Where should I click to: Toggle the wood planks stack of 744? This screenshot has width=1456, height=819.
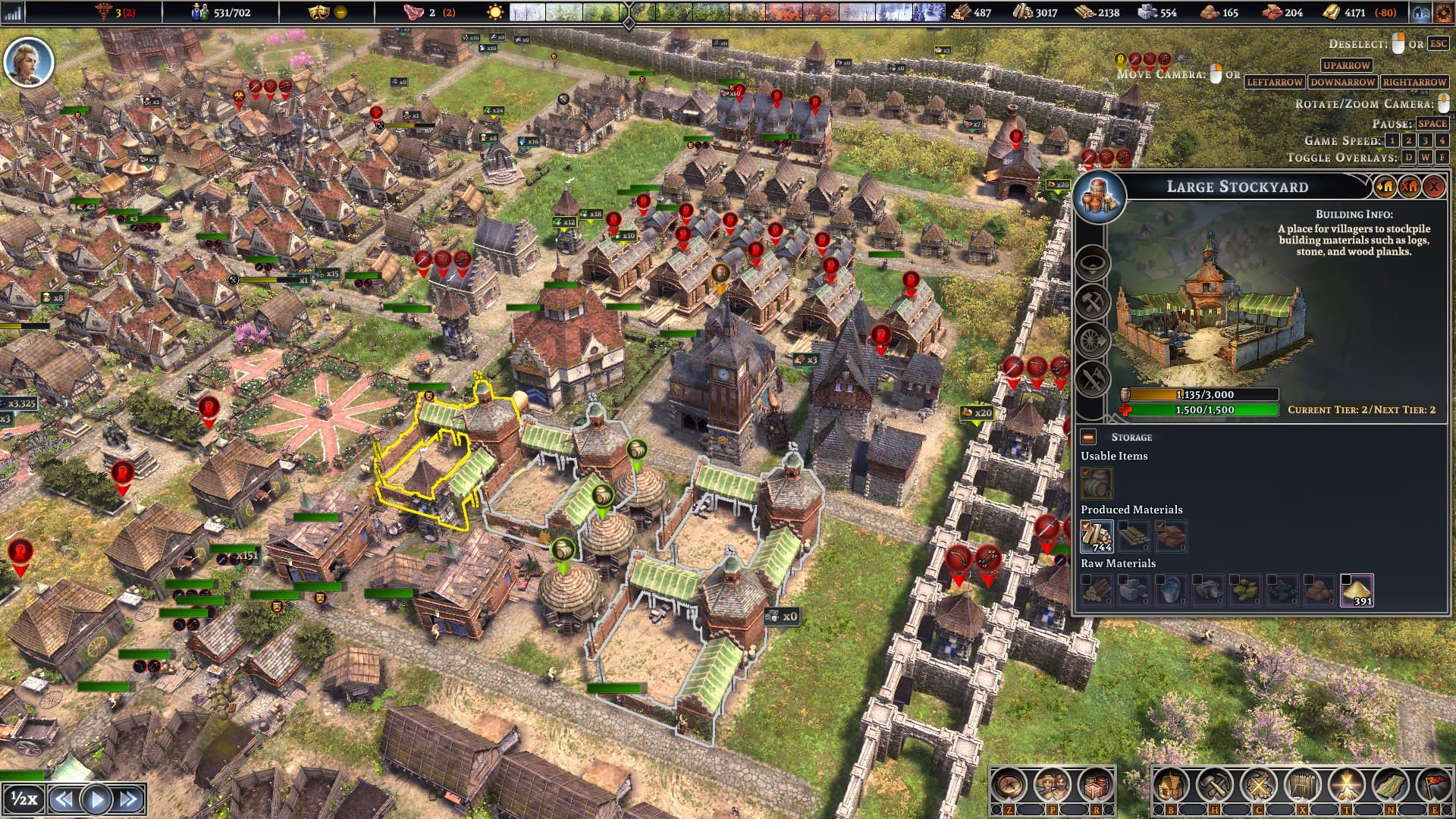coord(1097,536)
